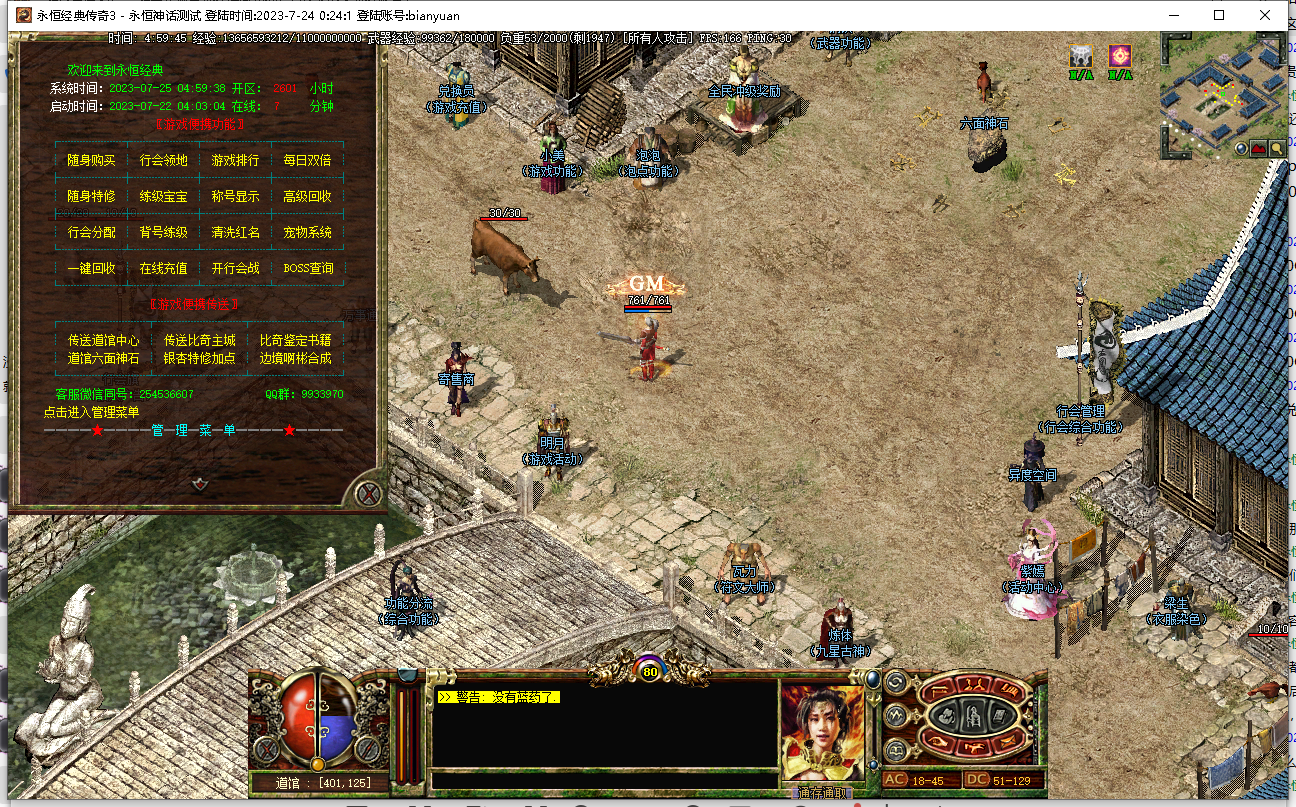Toggle the red mountain map button
1296x807 pixels.
(x=1259, y=149)
